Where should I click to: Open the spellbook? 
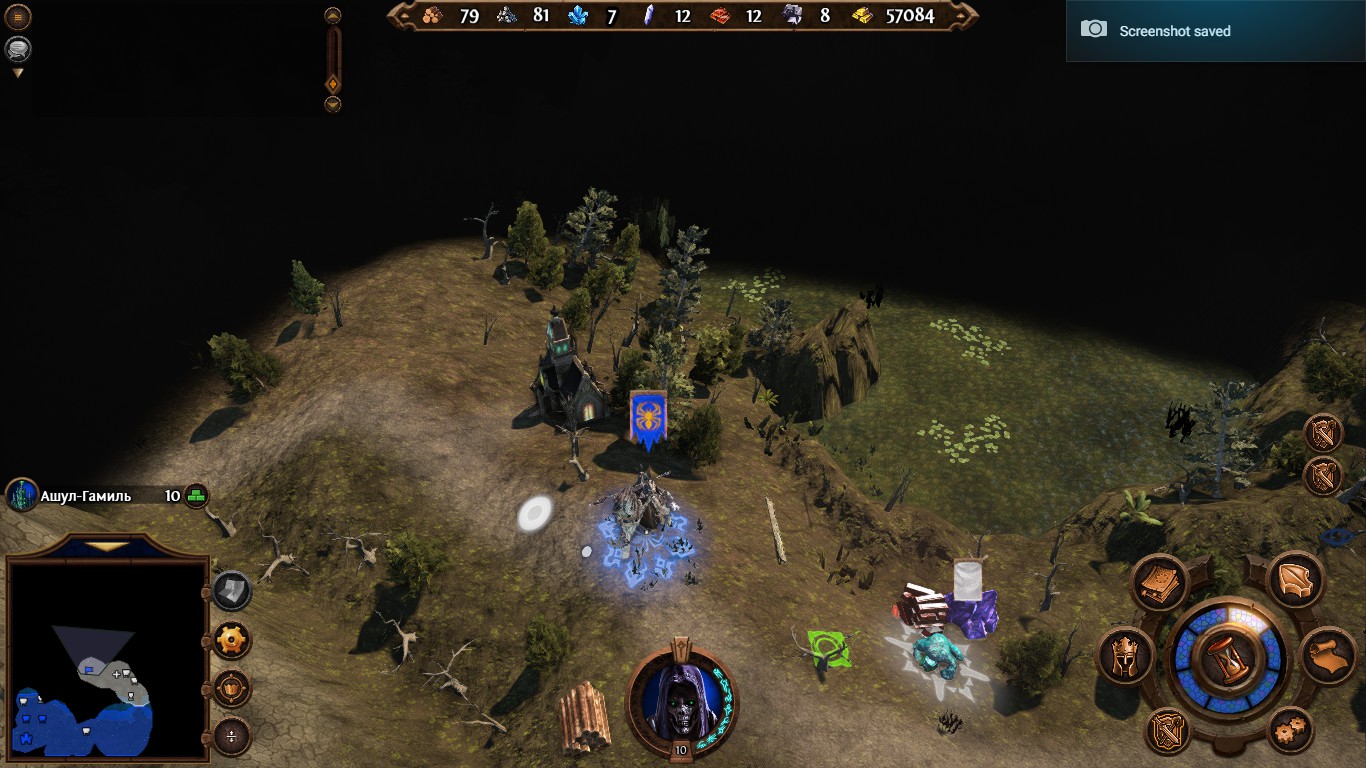pos(1159,582)
